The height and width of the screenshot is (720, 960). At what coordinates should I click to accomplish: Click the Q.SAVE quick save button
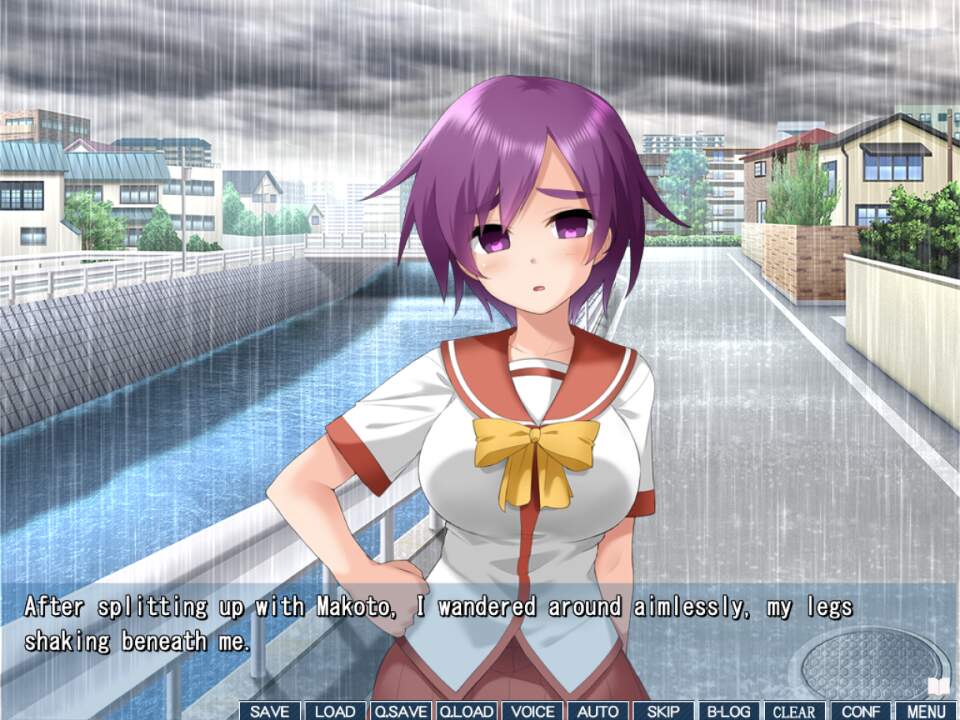[400, 711]
